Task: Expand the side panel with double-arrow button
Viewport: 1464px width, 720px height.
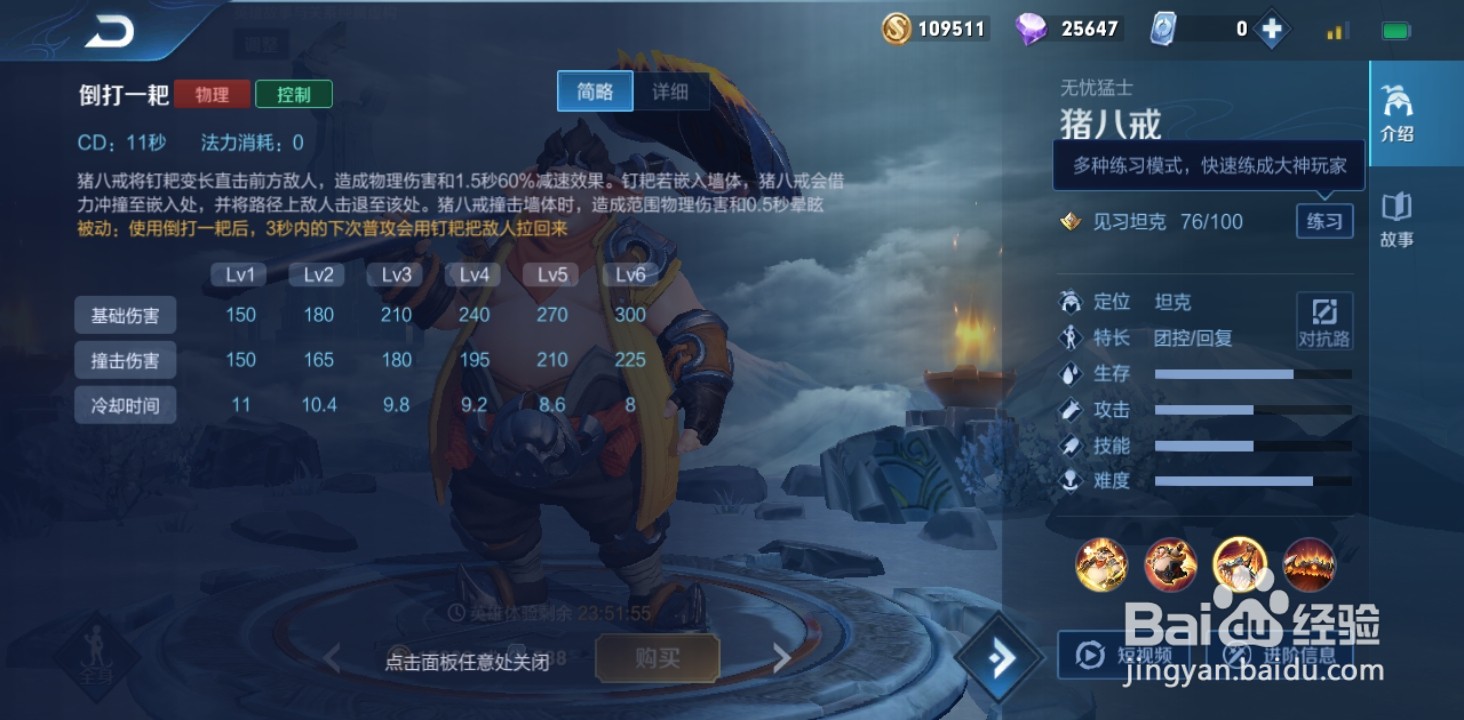Action: tap(997, 657)
